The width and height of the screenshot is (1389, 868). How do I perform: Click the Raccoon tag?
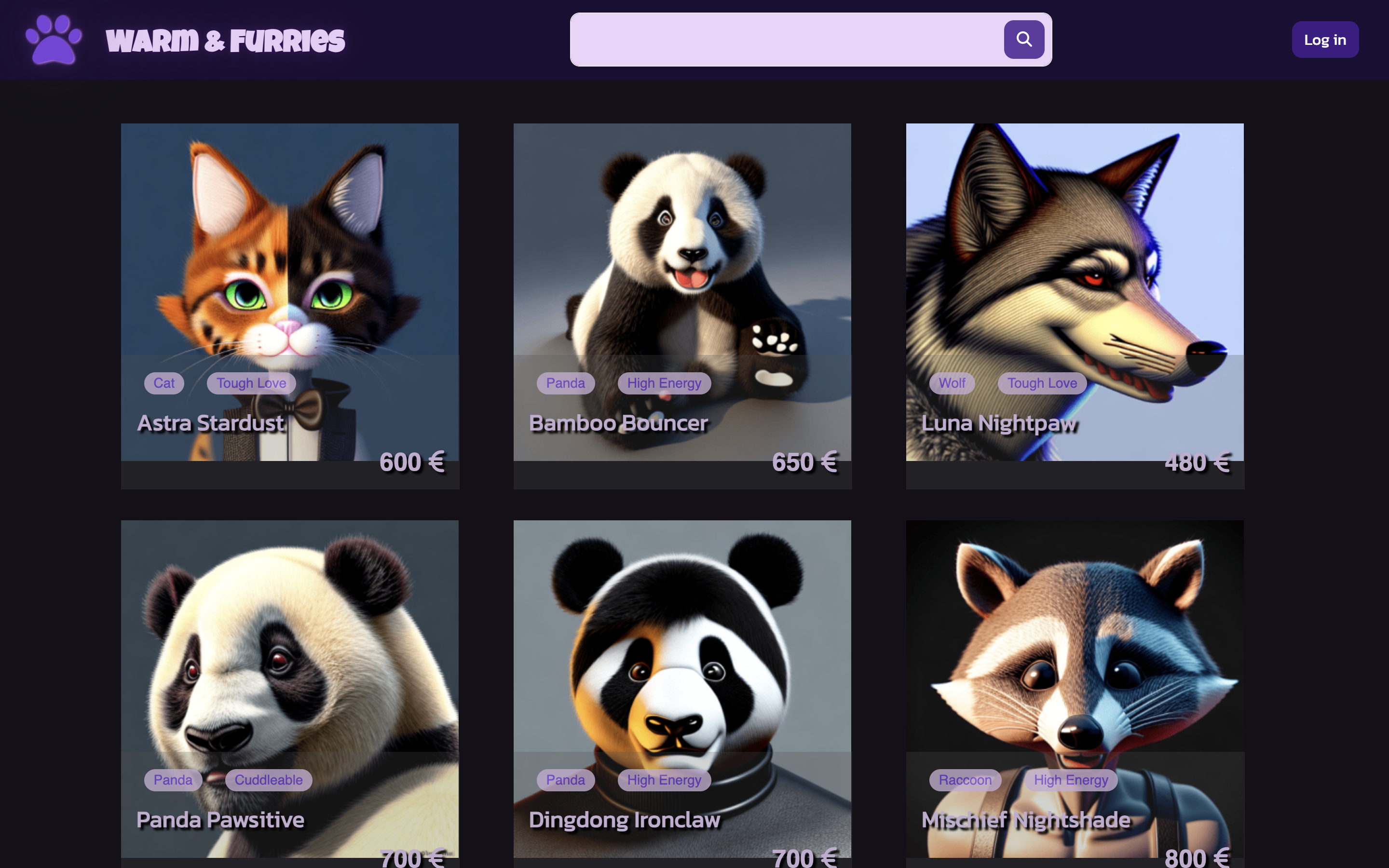pos(965,780)
